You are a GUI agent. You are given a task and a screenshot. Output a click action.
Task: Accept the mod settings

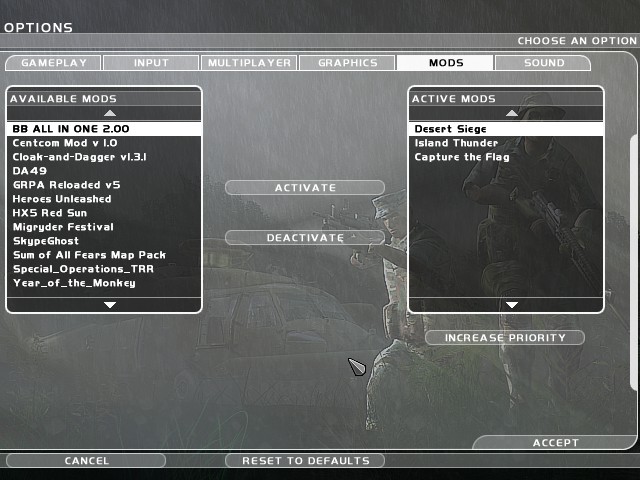[555, 443]
